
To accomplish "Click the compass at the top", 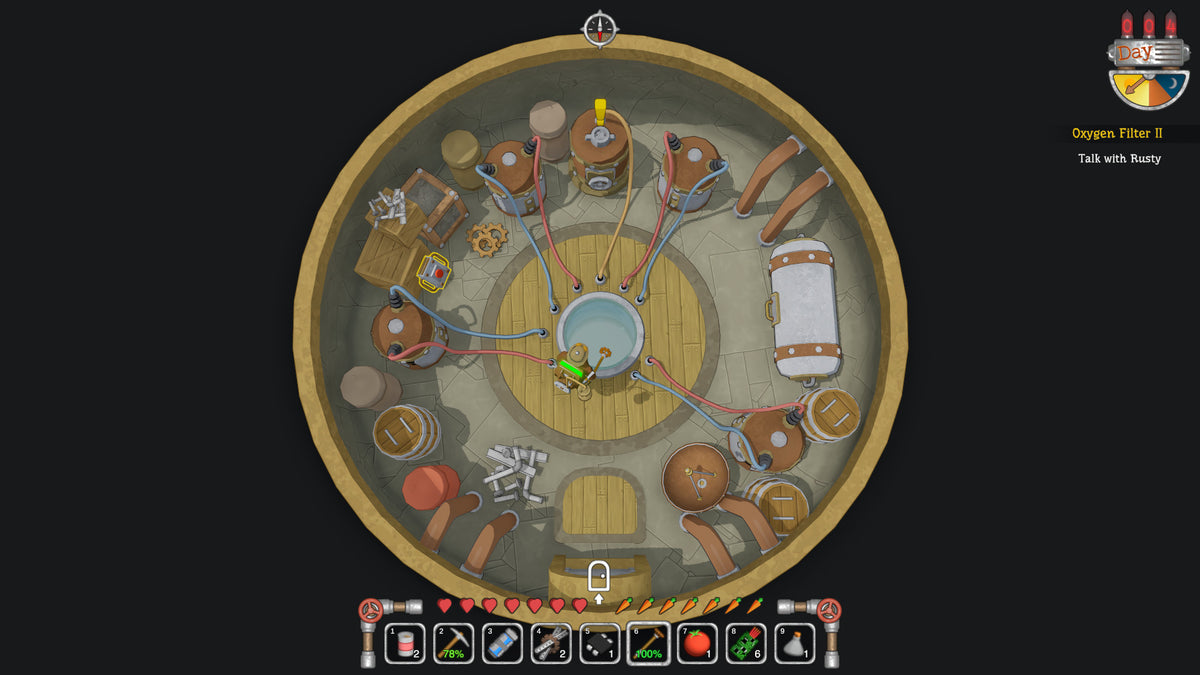I will point(600,28).
